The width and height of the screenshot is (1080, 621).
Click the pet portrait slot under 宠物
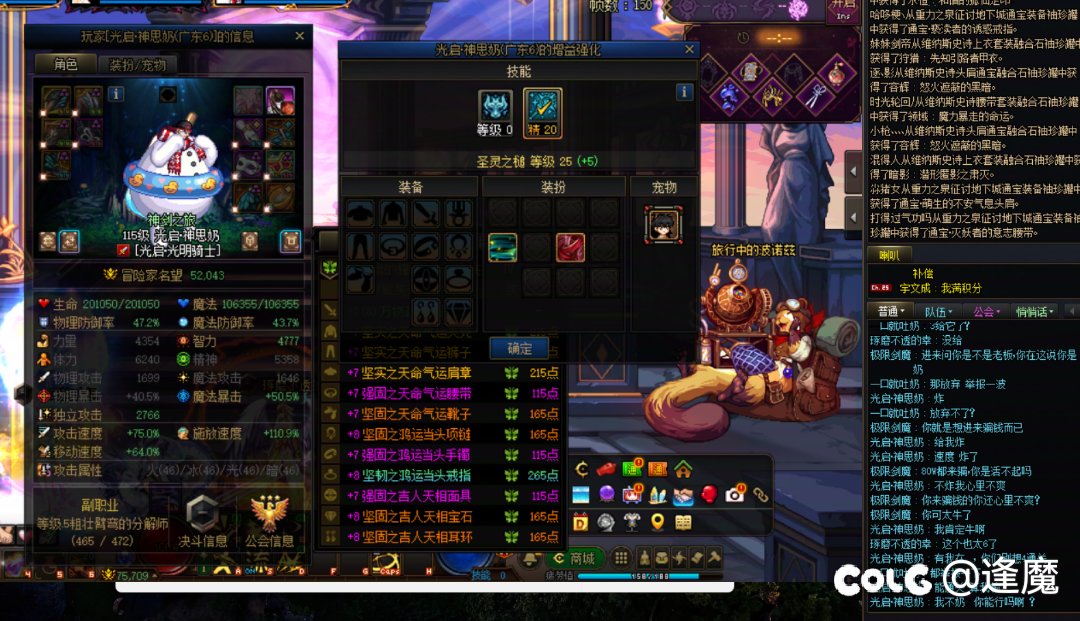(x=662, y=222)
